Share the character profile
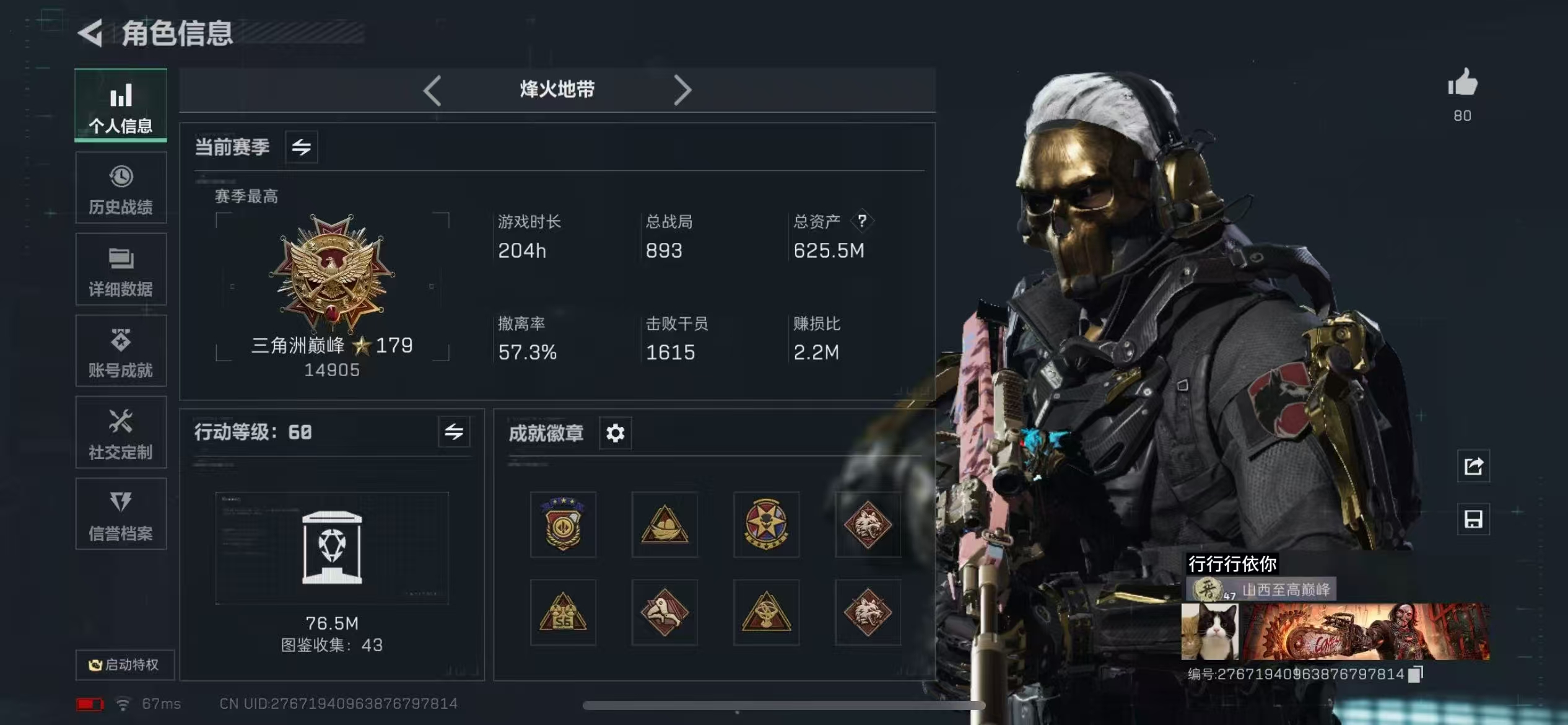 point(1473,467)
